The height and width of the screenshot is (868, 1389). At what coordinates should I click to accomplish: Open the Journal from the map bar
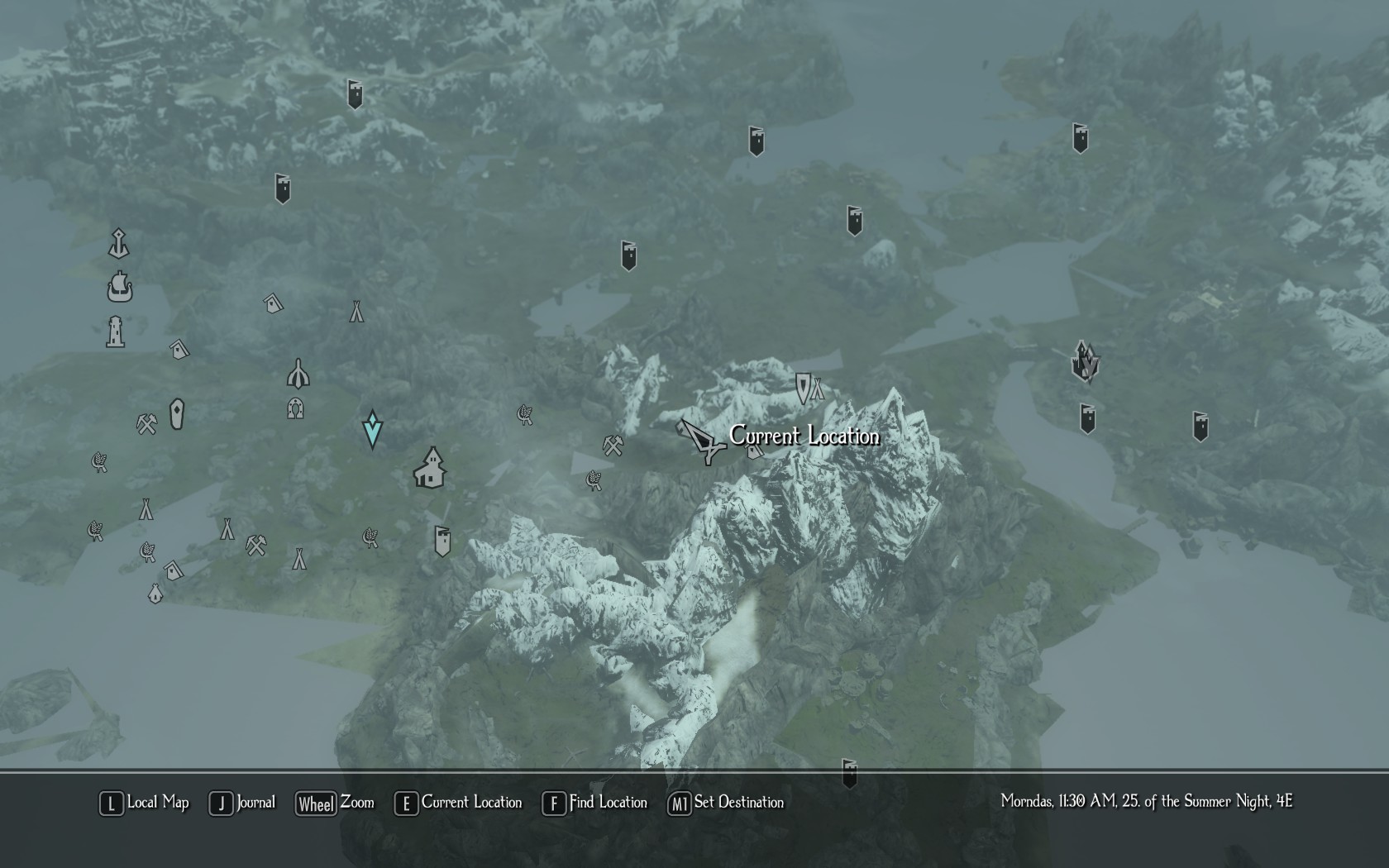[x=243, y=803]
